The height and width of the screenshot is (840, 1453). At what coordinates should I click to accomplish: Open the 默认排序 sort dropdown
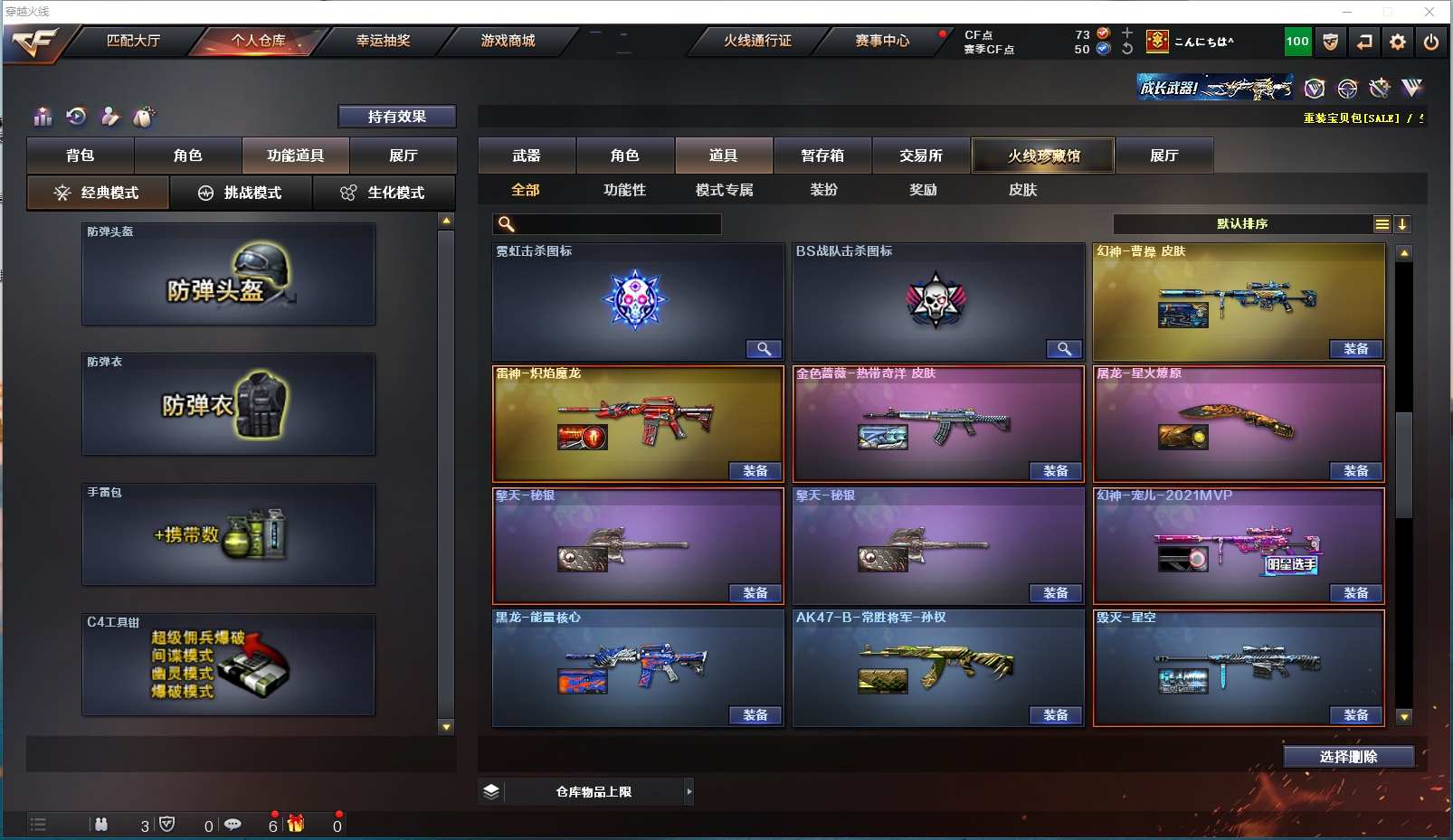tap(1242, 224)
